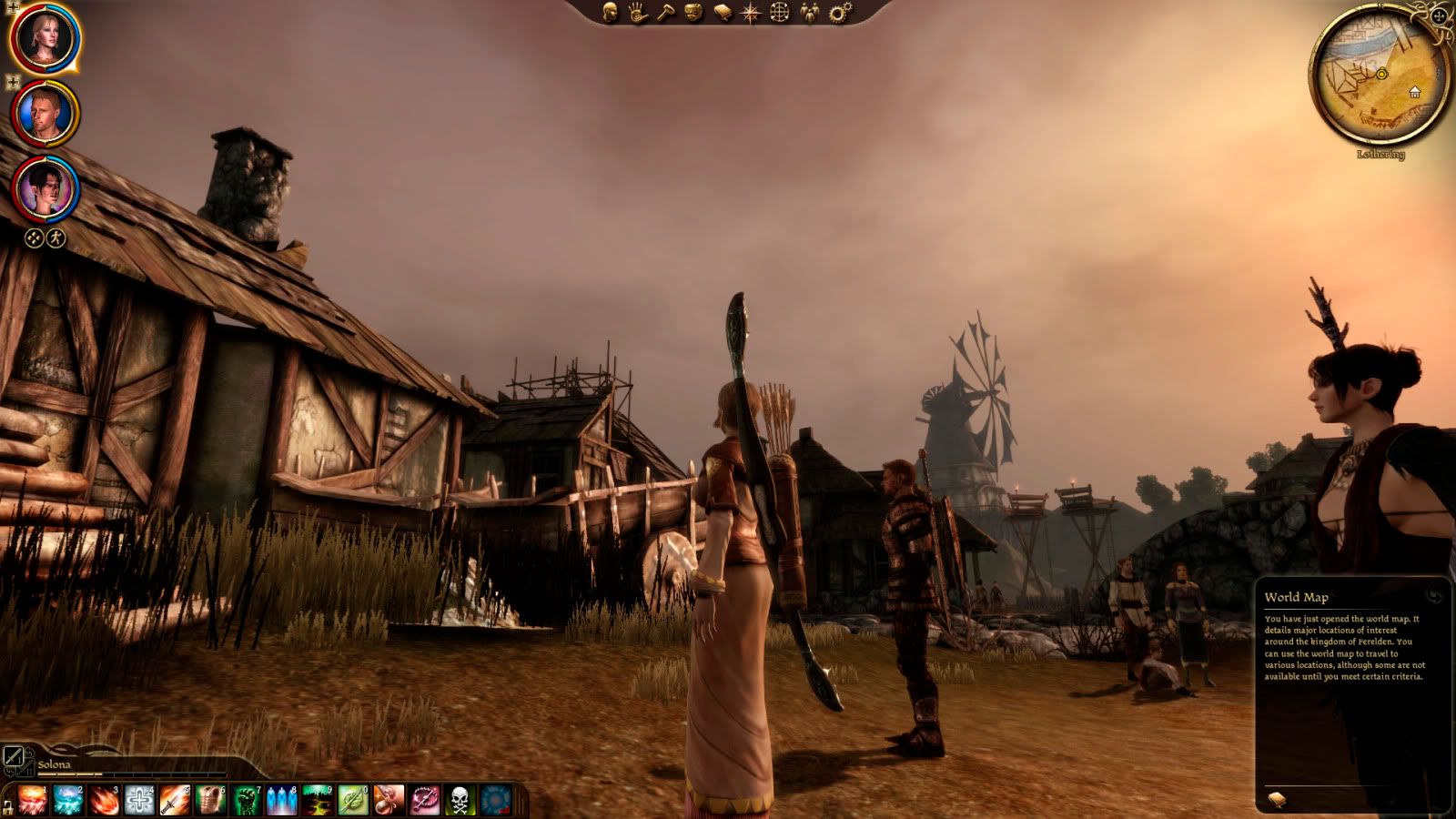Select the dark-haired woman's party portrait
This screenshot has height=819, width=1456.
pos(45,189)
